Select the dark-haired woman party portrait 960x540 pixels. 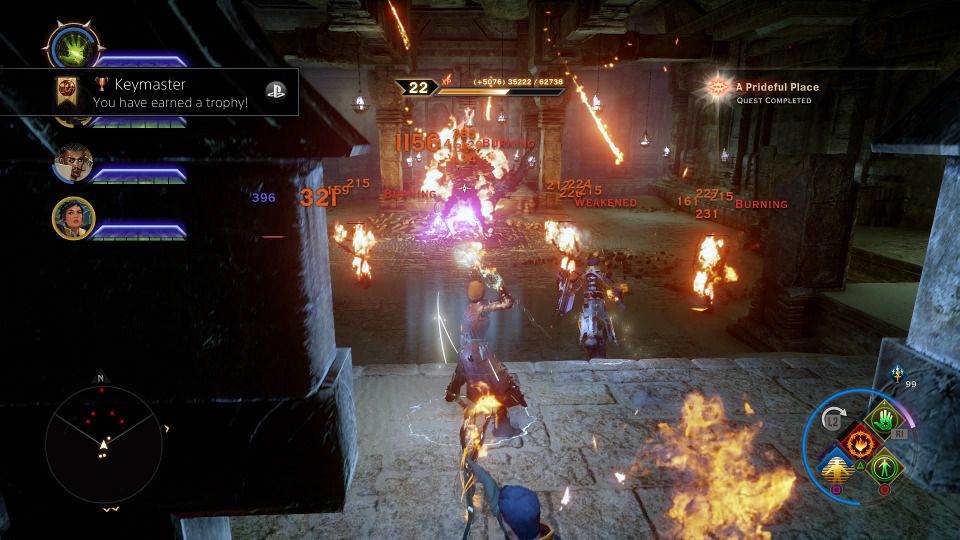(73, 218)
